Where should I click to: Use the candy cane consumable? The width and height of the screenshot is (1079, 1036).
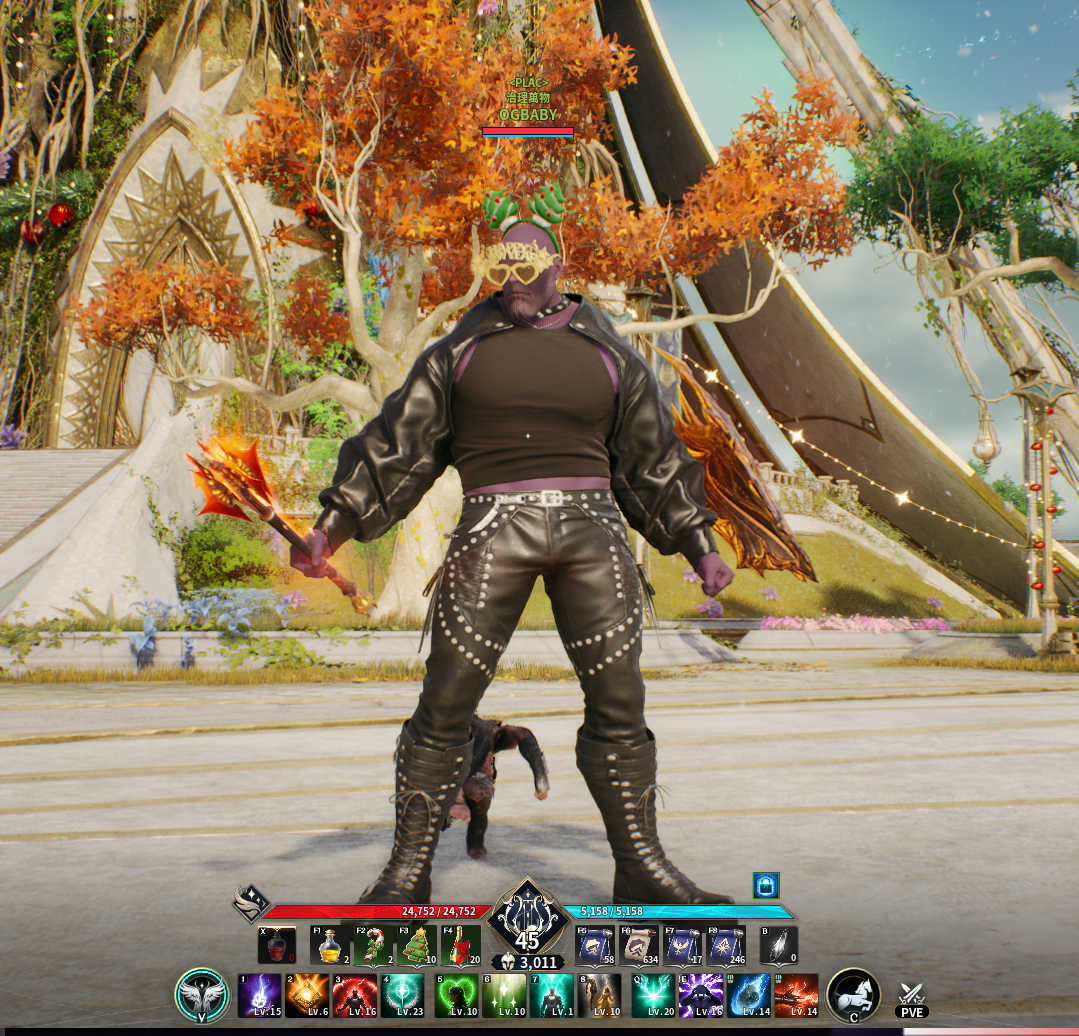point(374,945)
